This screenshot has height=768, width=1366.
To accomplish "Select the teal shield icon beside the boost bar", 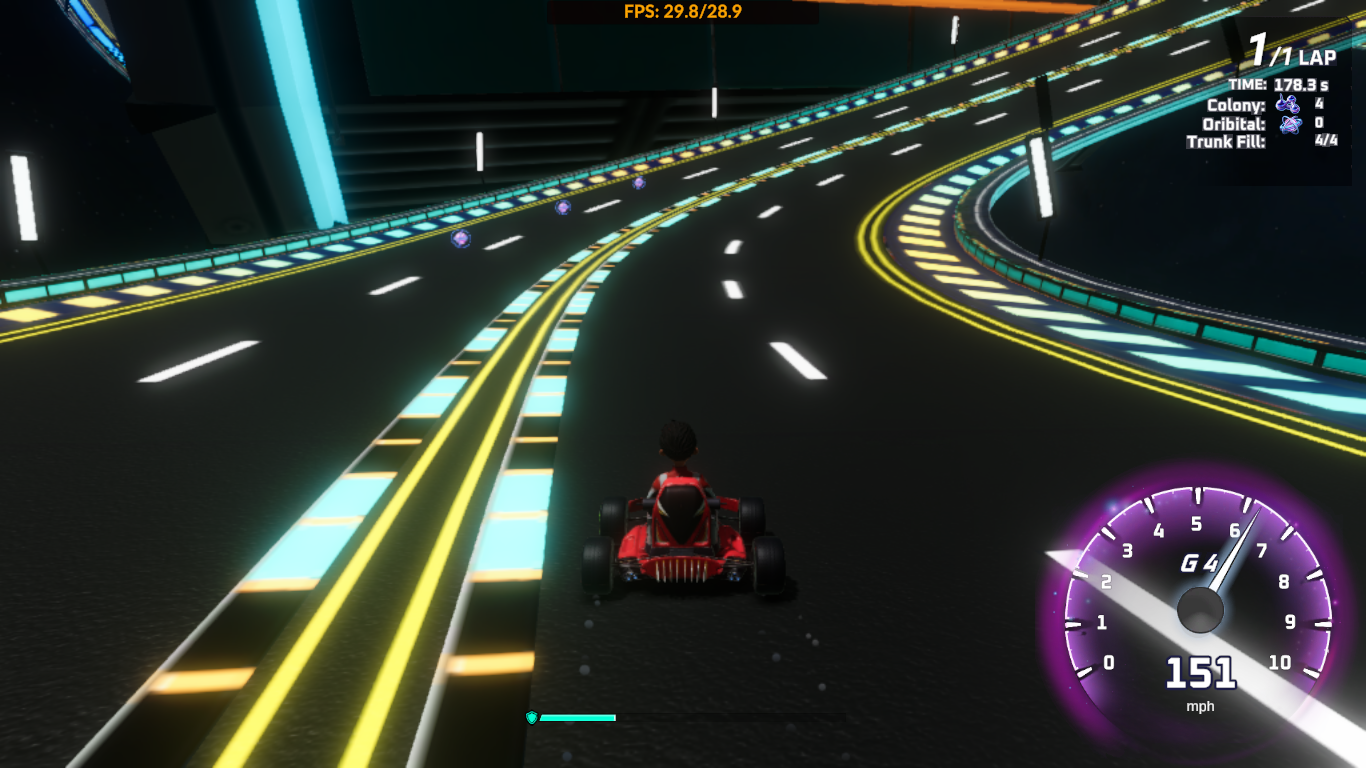I will click(x=532, y=717).
